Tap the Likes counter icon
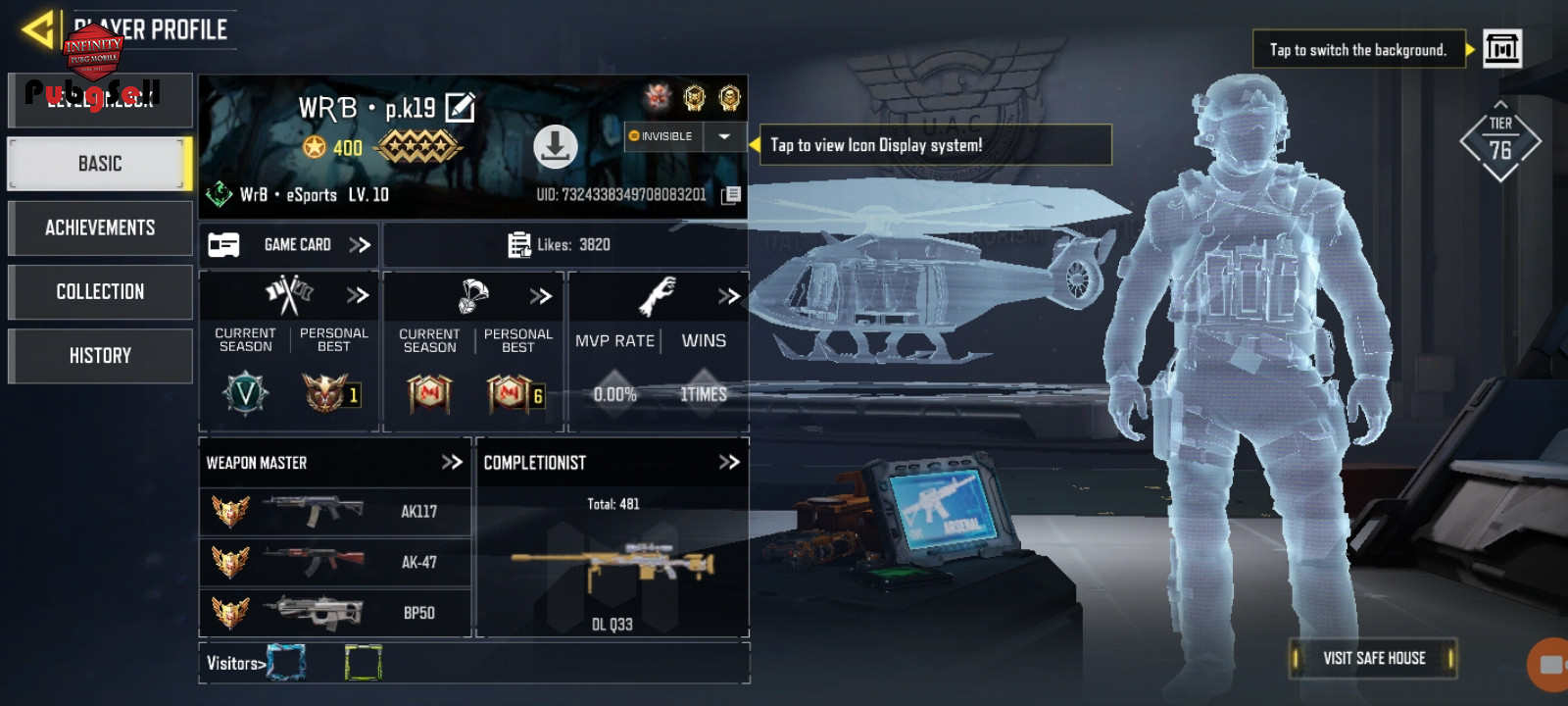The width and height of the screenshot is (1568, 706). pyautogui.click(x=519, y=244)
